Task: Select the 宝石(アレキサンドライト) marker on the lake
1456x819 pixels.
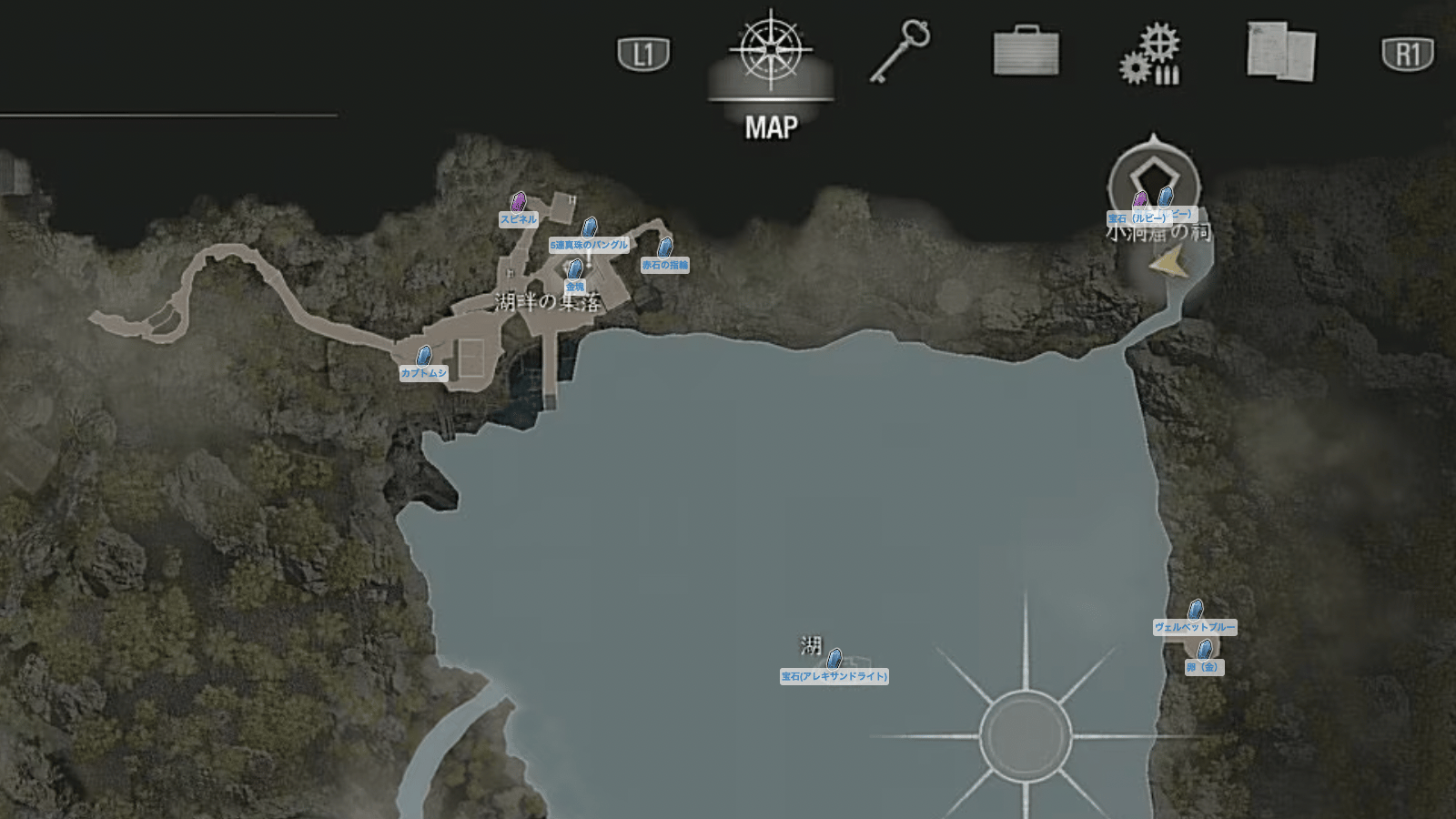Action: point(834,659)
